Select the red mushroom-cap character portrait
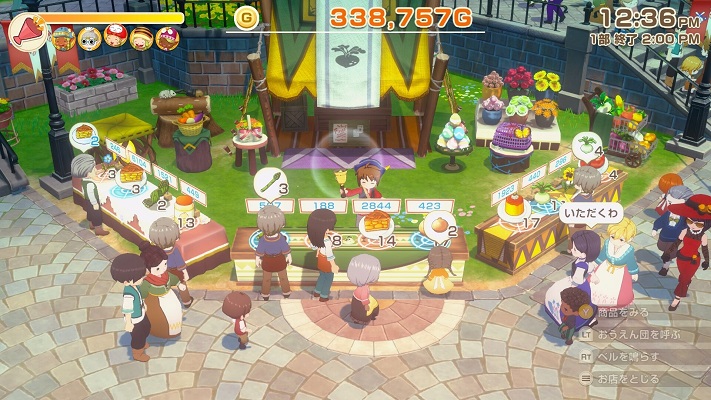Screen dimensions: 711x400 (115, 38)
